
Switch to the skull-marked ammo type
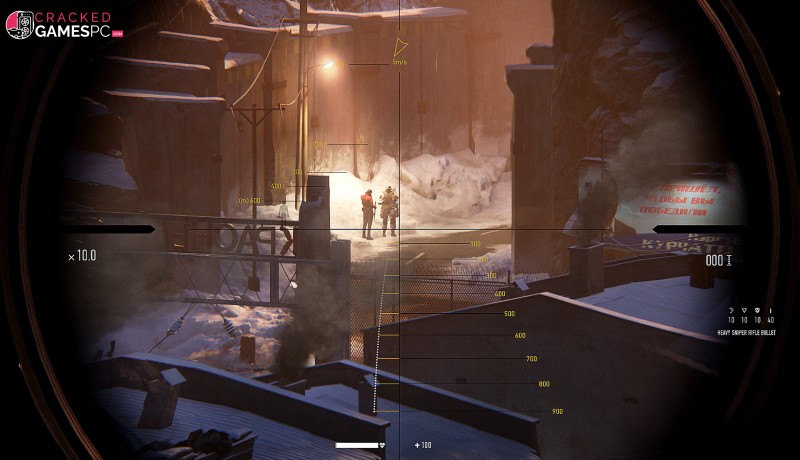pyautogui.click(x=757, y=310)
